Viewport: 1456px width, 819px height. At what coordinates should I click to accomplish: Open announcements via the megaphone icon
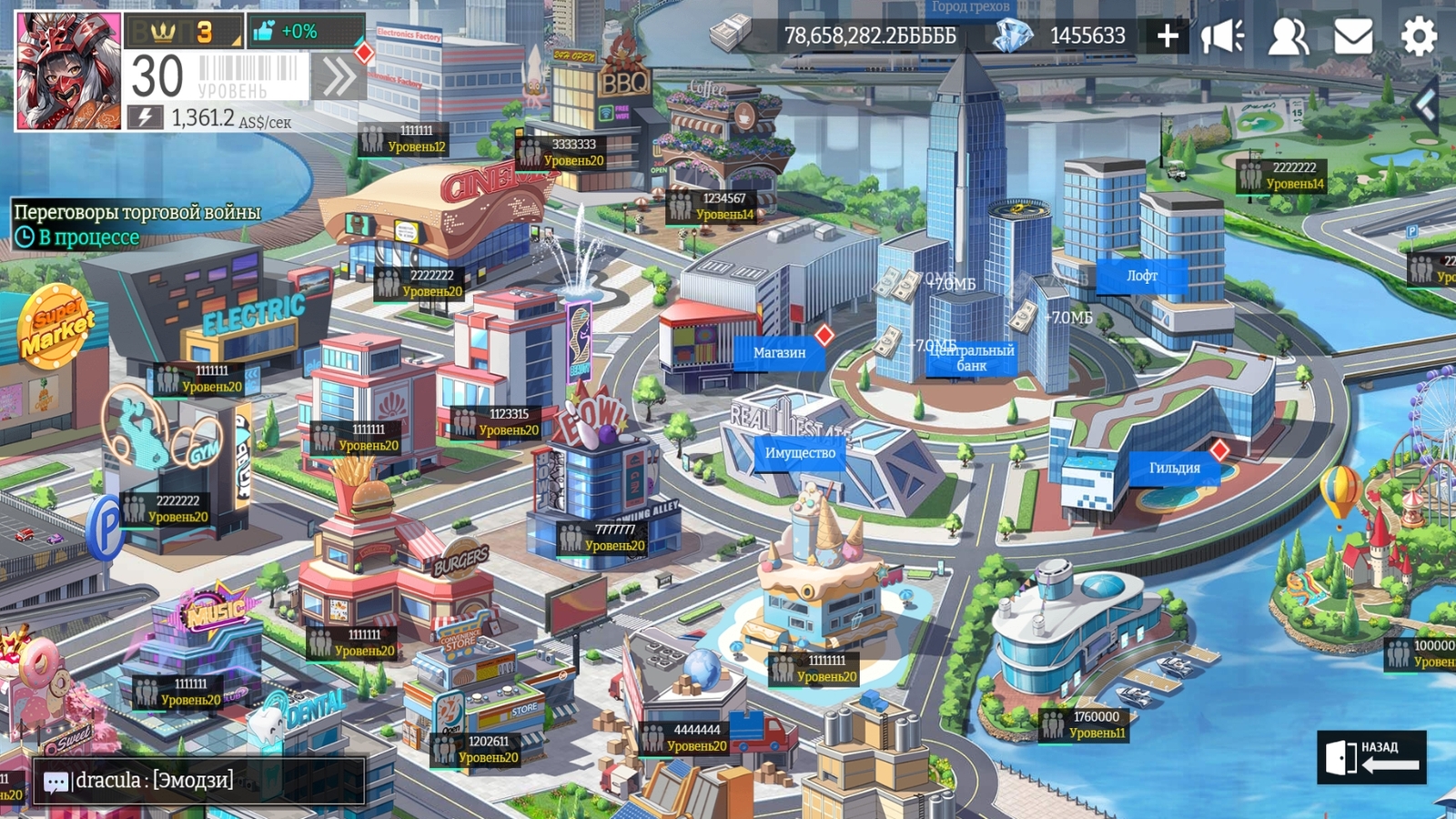(1222, 37)
